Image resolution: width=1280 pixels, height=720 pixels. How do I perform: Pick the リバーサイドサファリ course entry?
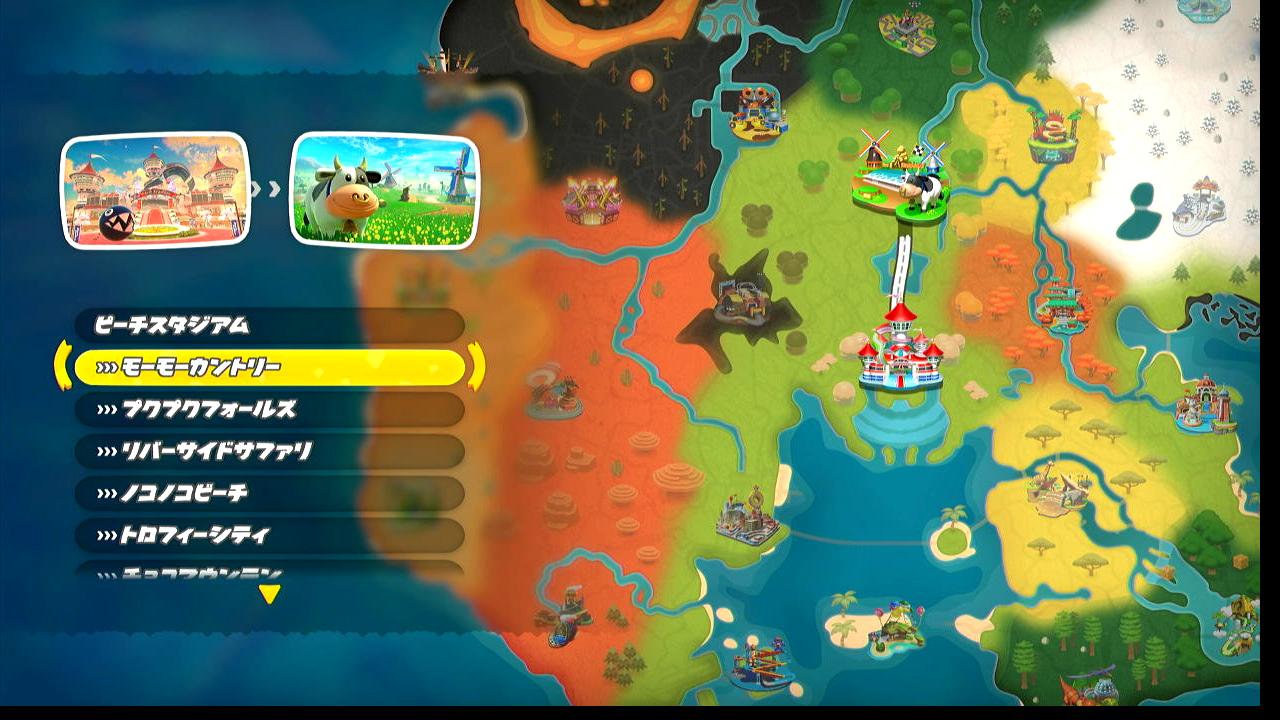268,452
